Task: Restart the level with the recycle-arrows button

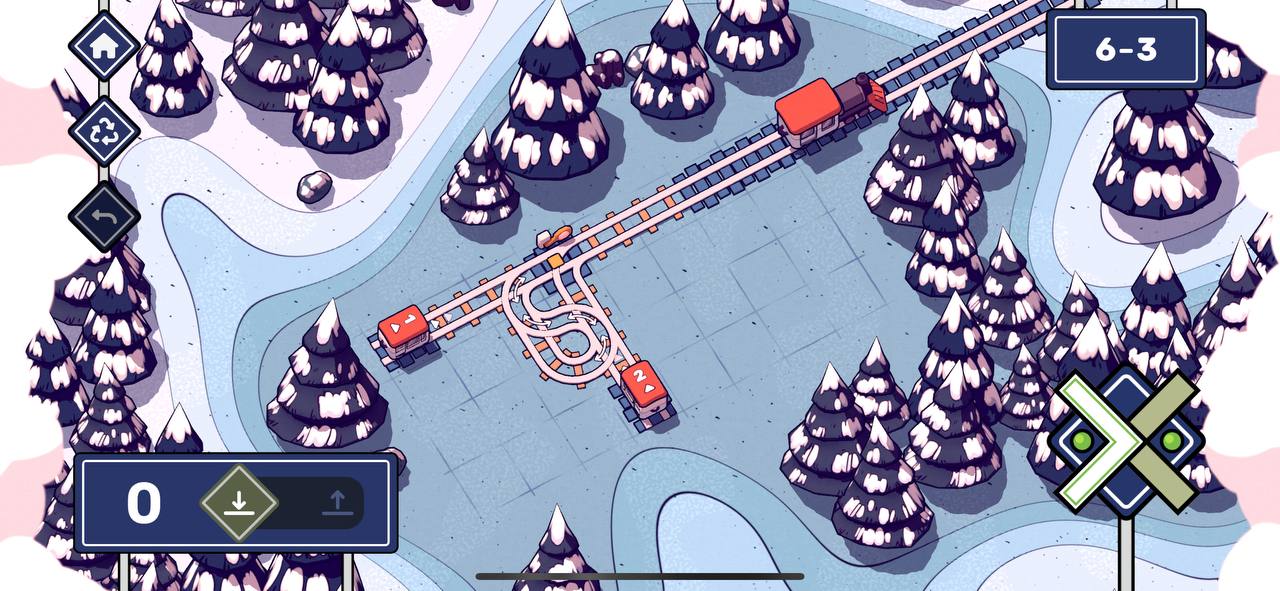Action: 103,130
